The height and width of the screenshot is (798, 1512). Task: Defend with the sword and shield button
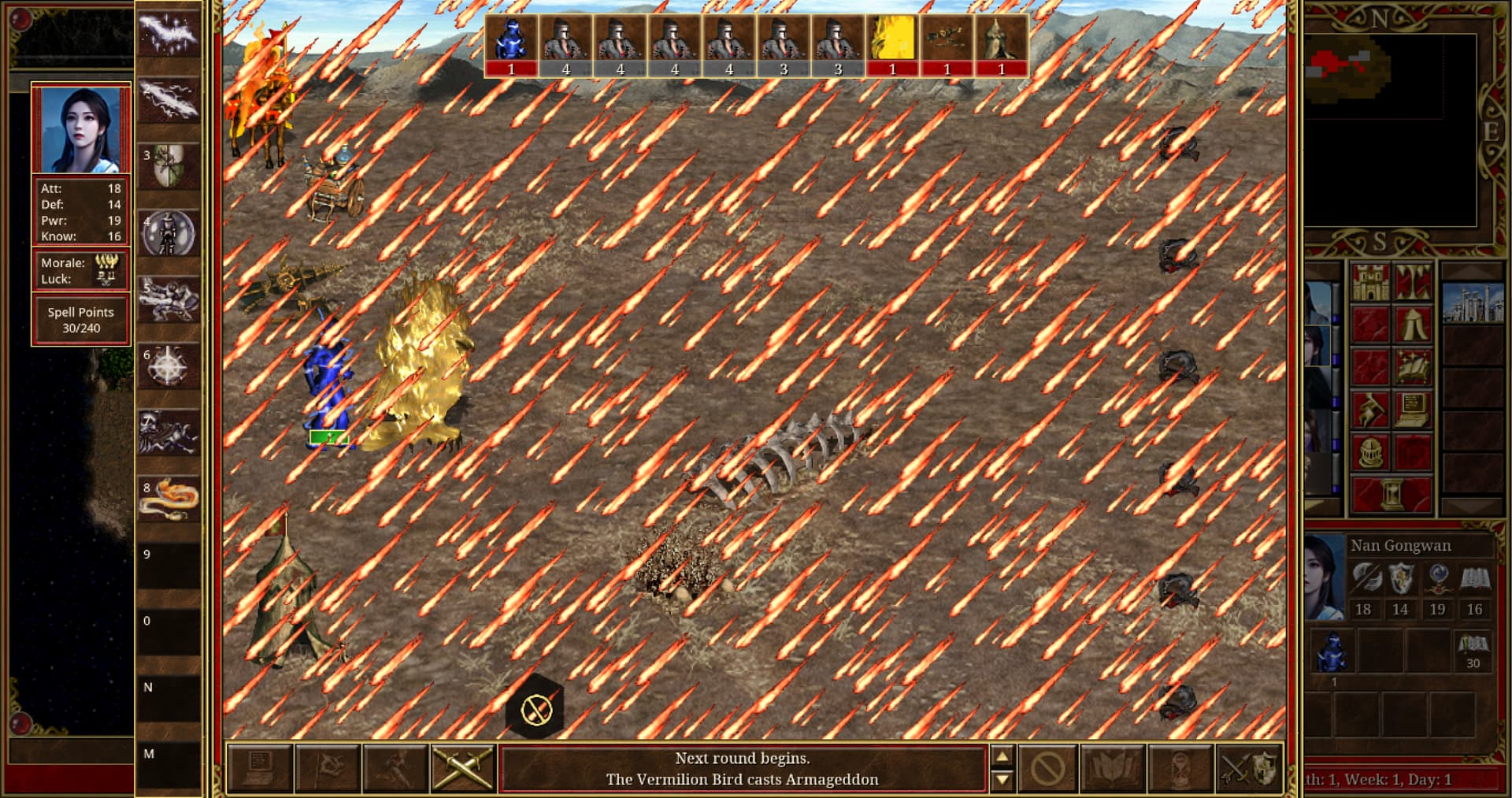pyautogui.click(x=1249, y=767)
